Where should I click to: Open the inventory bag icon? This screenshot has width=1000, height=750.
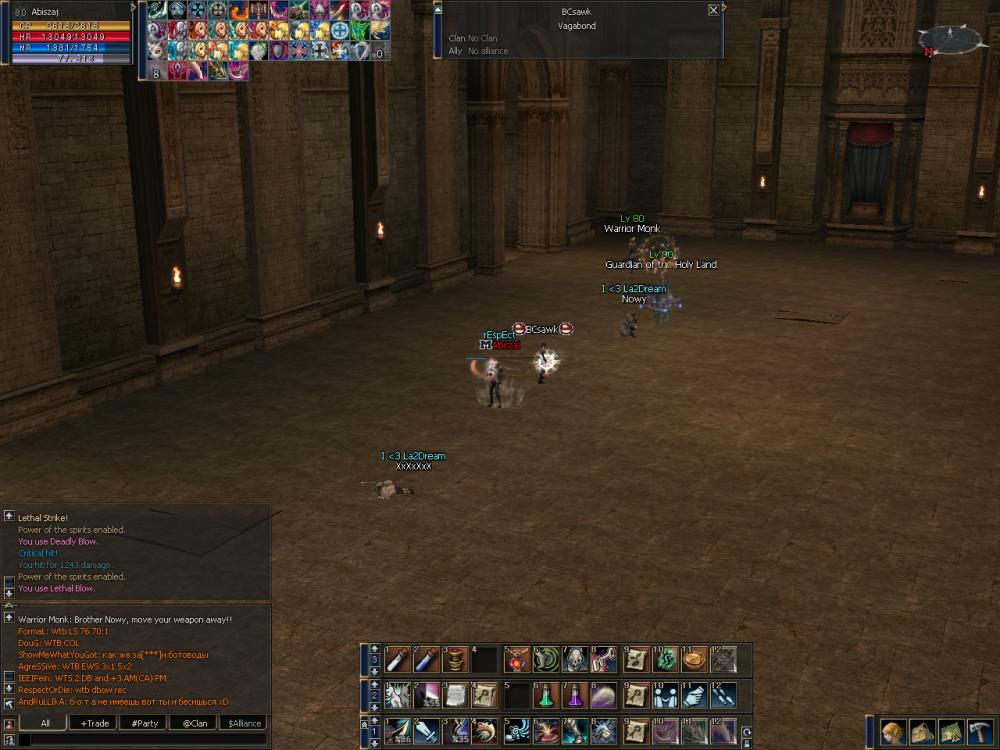pyautogui.click(x=922, y=731)
